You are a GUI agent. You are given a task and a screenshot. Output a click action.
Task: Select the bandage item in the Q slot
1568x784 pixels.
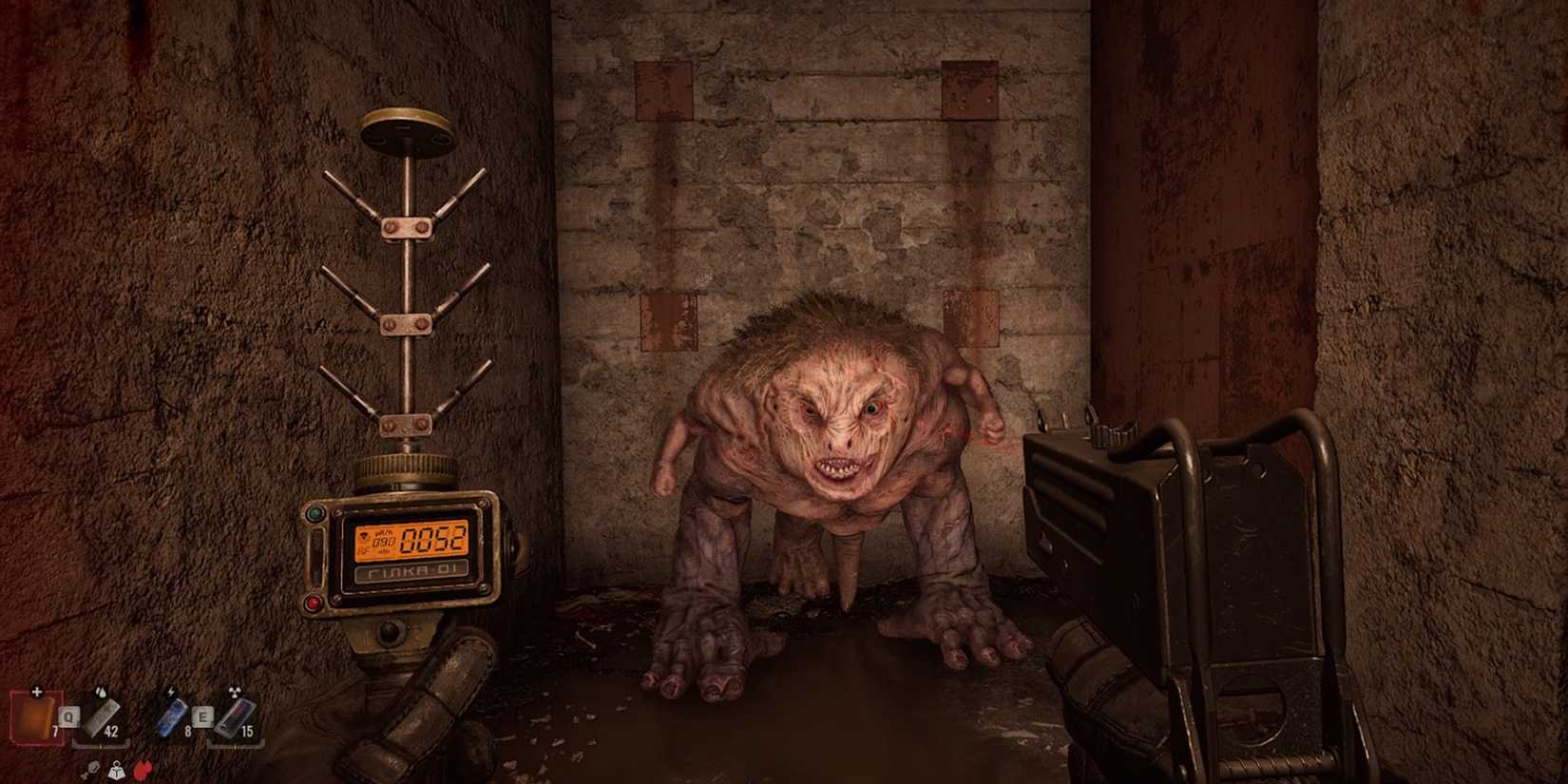101,718
